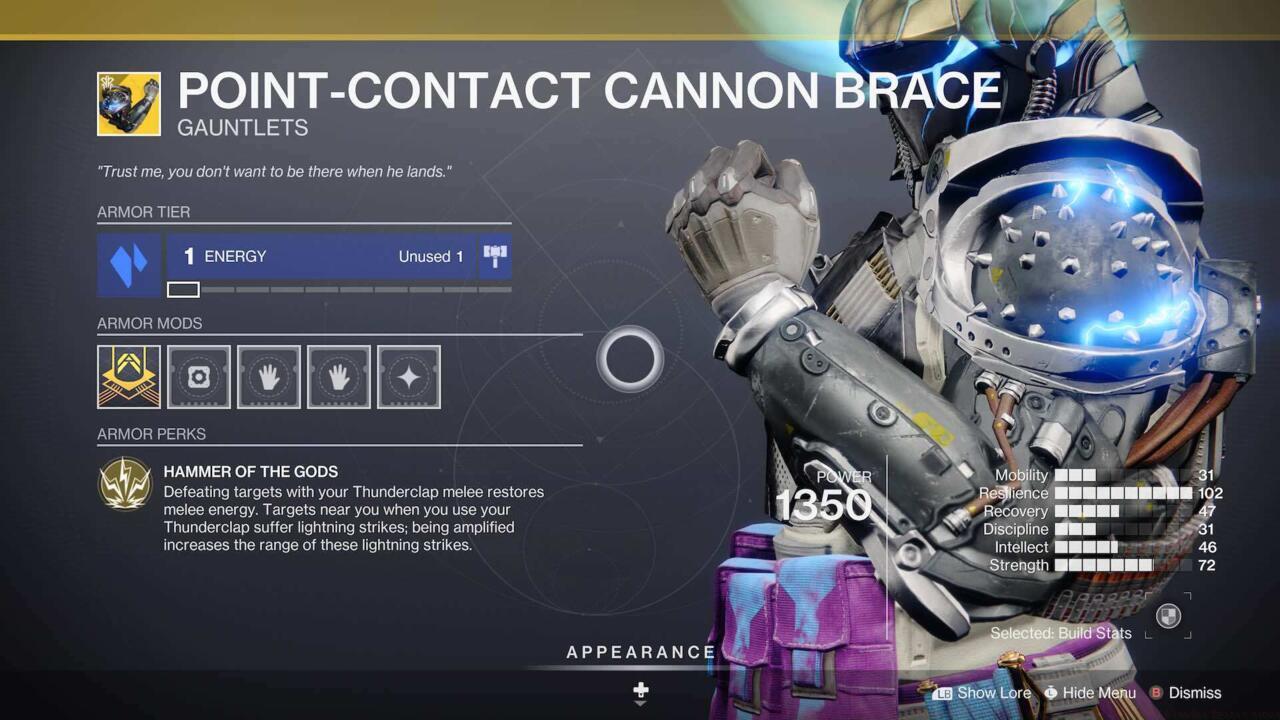Select the second arms-specific mod slot

point(338,377)
